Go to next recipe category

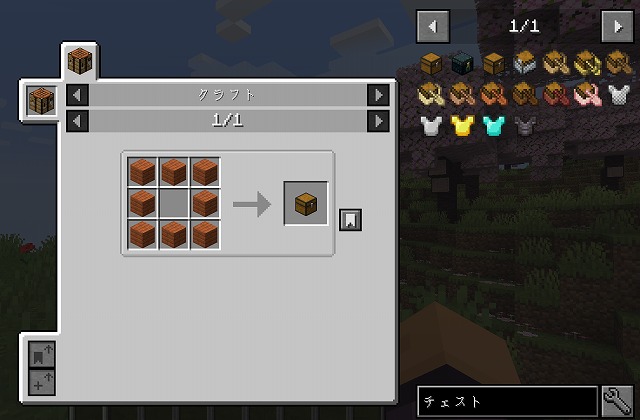click(377, 95)
